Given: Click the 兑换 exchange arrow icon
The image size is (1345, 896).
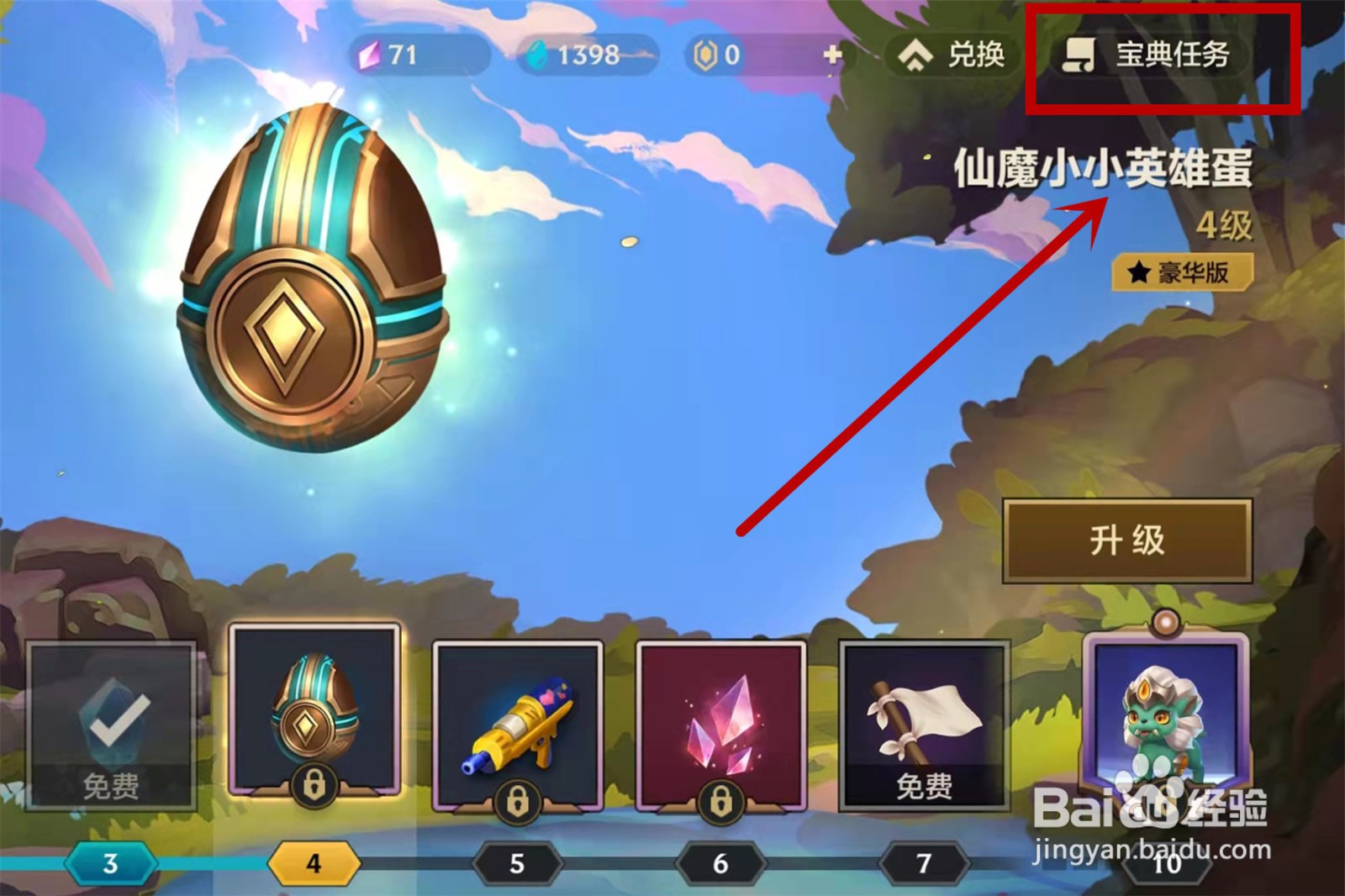Looking at the screenshot, I should click(x=916, y=55).
